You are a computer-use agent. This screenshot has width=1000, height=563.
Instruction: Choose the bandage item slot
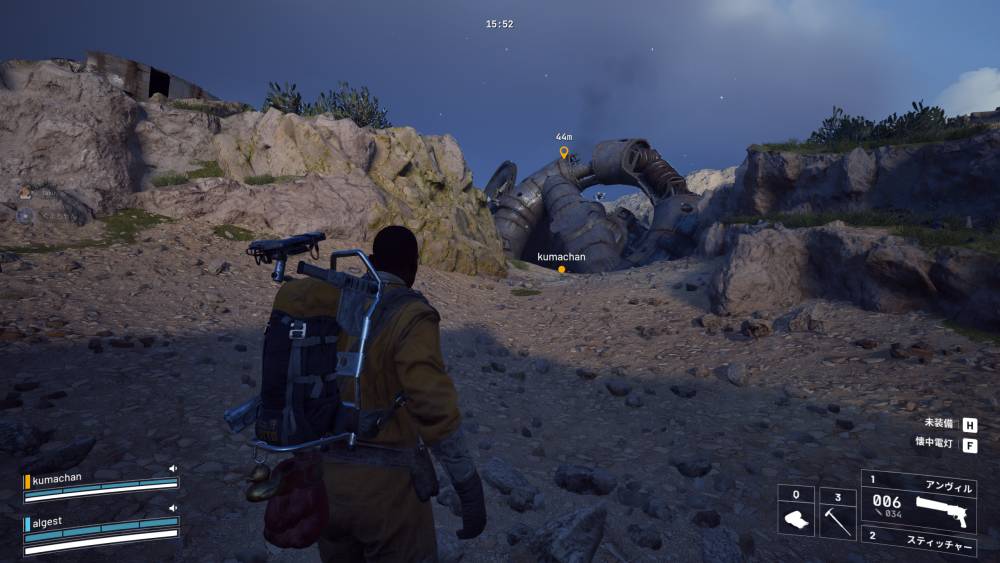click(796, 511)
